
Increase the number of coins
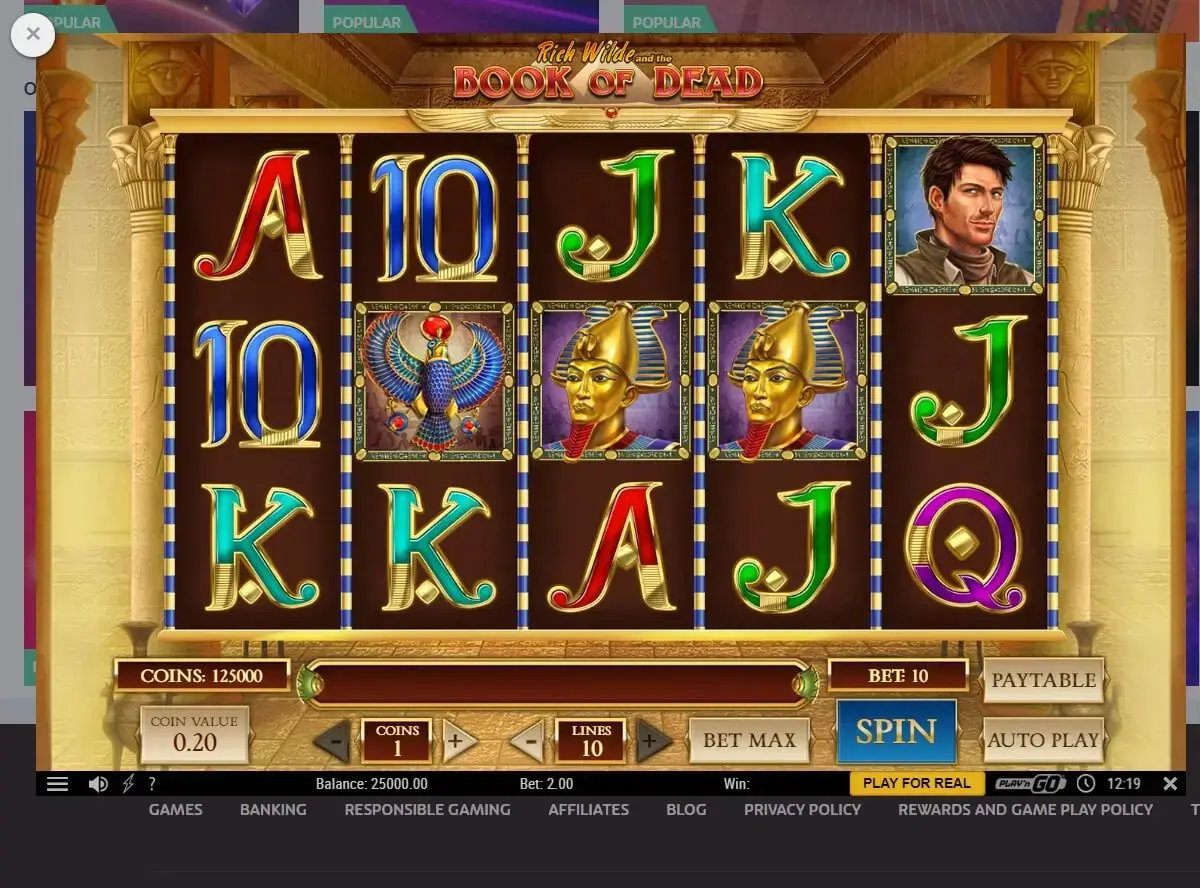457,742
